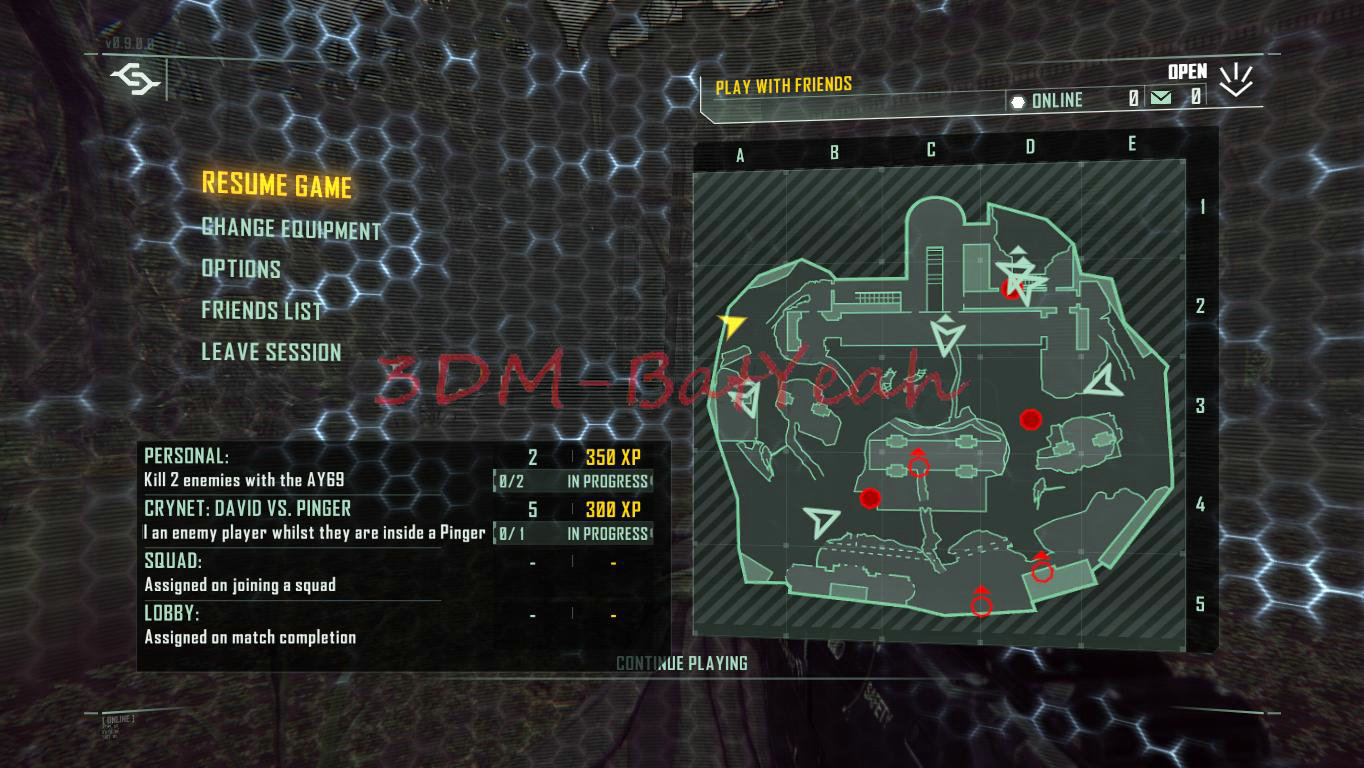This screenshot has width=1364, height=768.
Task: Open the Options menu item
Action: pyautogui.click(x=240, y=269)
